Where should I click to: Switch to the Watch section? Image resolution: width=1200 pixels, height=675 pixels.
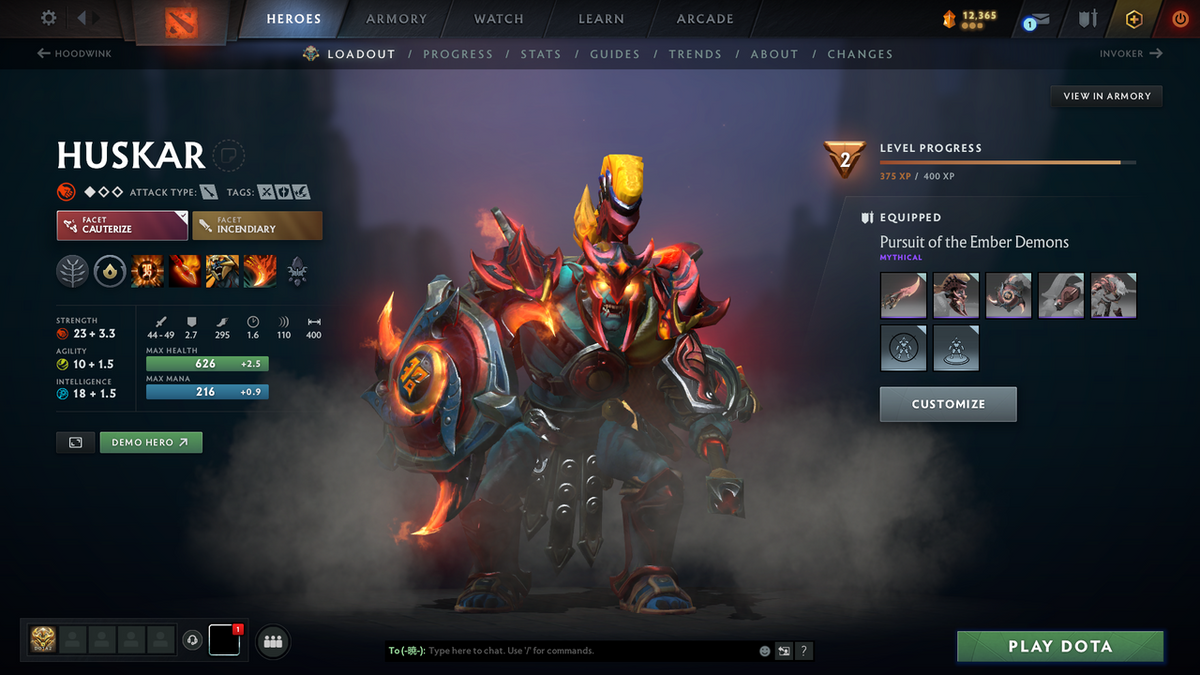pyautogui.click(x=499, y=19)
